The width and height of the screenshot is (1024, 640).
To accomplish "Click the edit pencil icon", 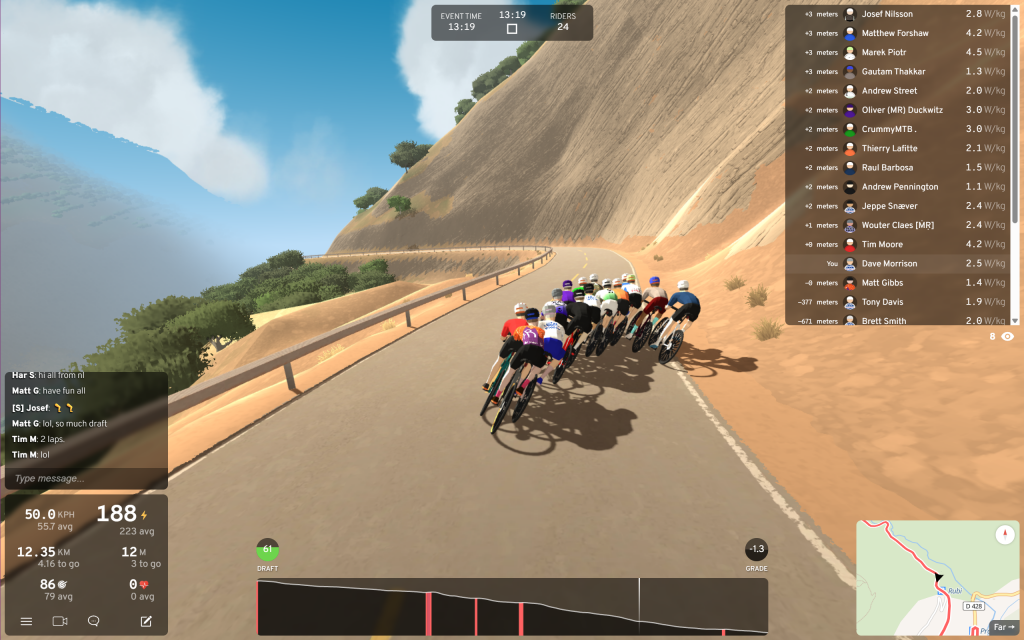I will click(146, 621).
